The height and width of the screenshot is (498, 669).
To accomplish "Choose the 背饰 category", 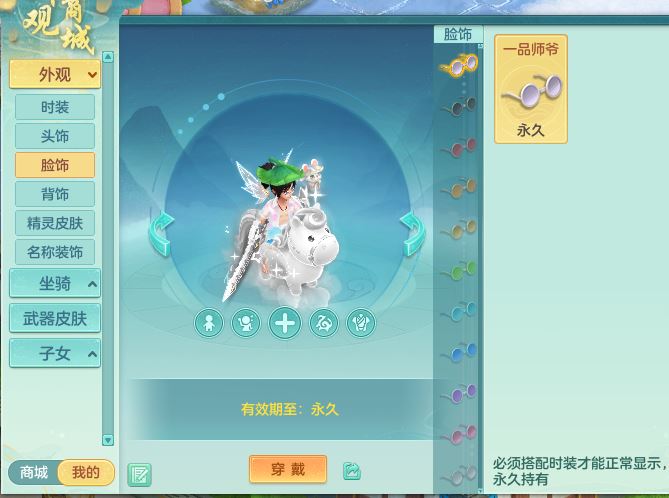I will 55,194.
